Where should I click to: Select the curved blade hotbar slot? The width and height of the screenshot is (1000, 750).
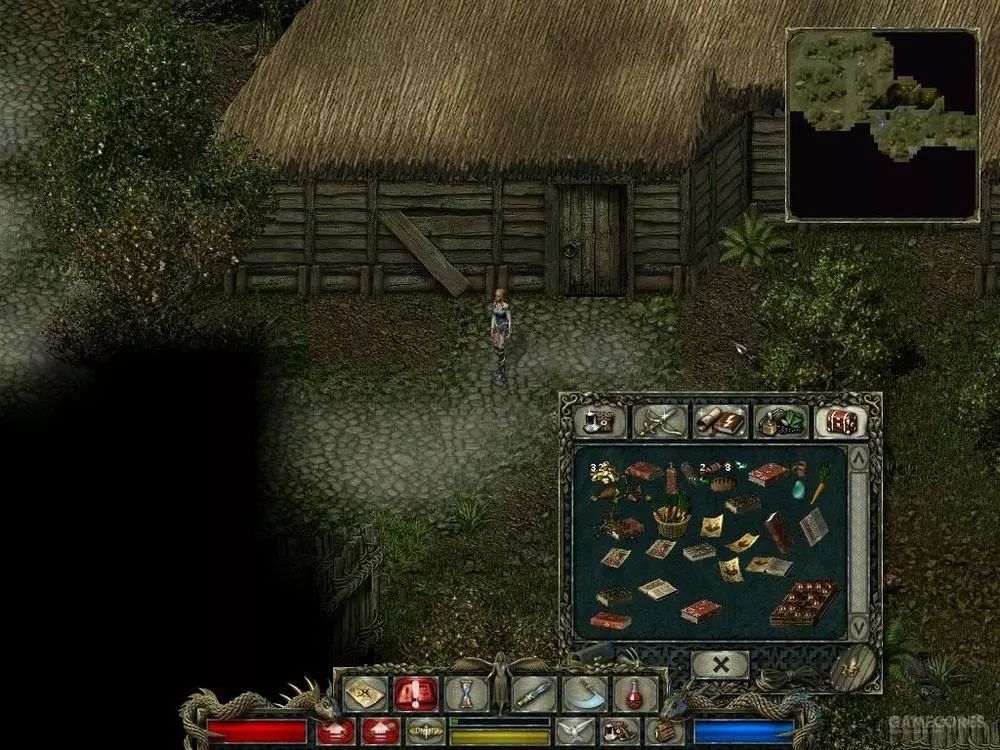pos(584,693)
